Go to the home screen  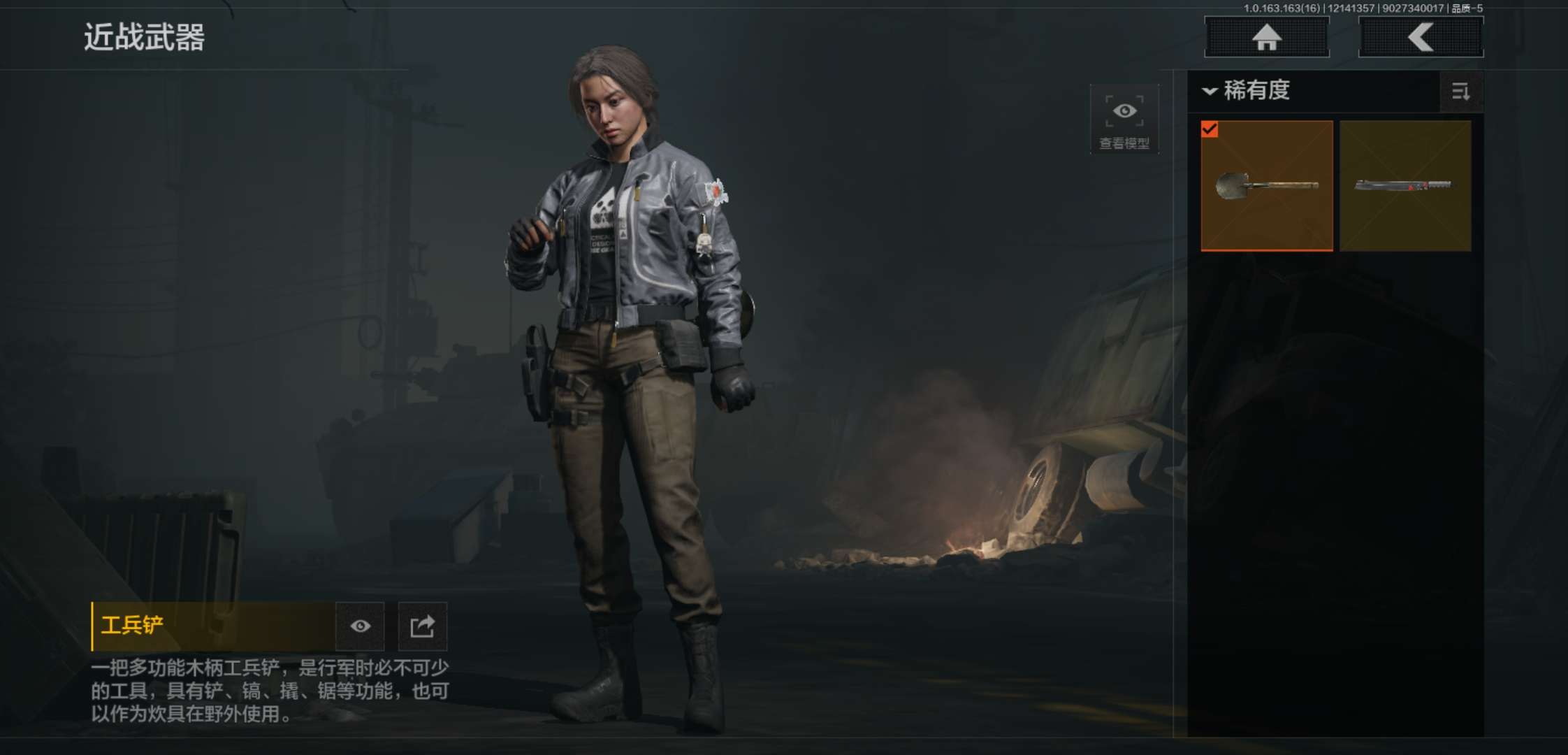tap(1266, 37)
